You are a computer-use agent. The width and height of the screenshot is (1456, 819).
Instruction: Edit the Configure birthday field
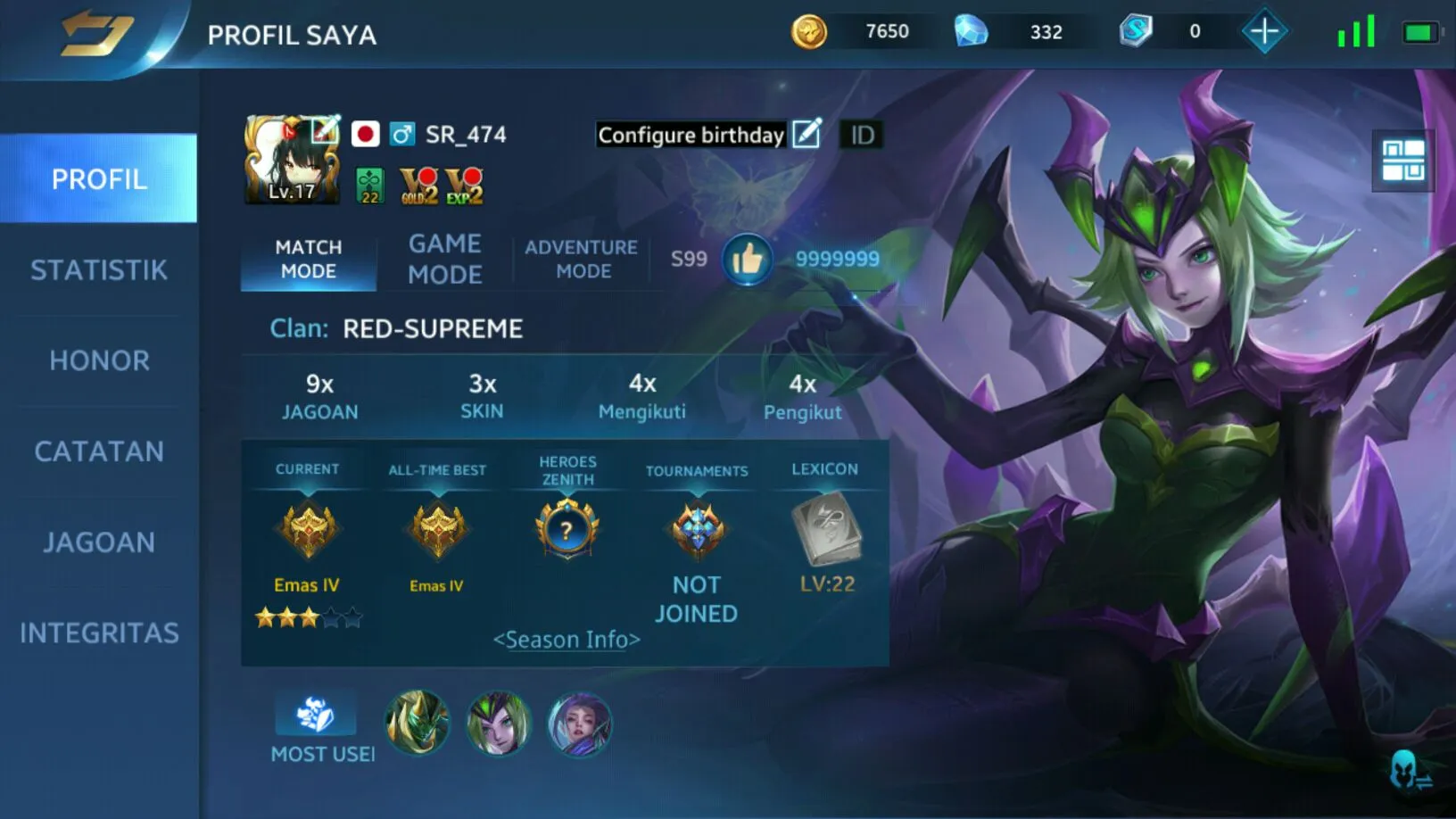click(807, 134)
